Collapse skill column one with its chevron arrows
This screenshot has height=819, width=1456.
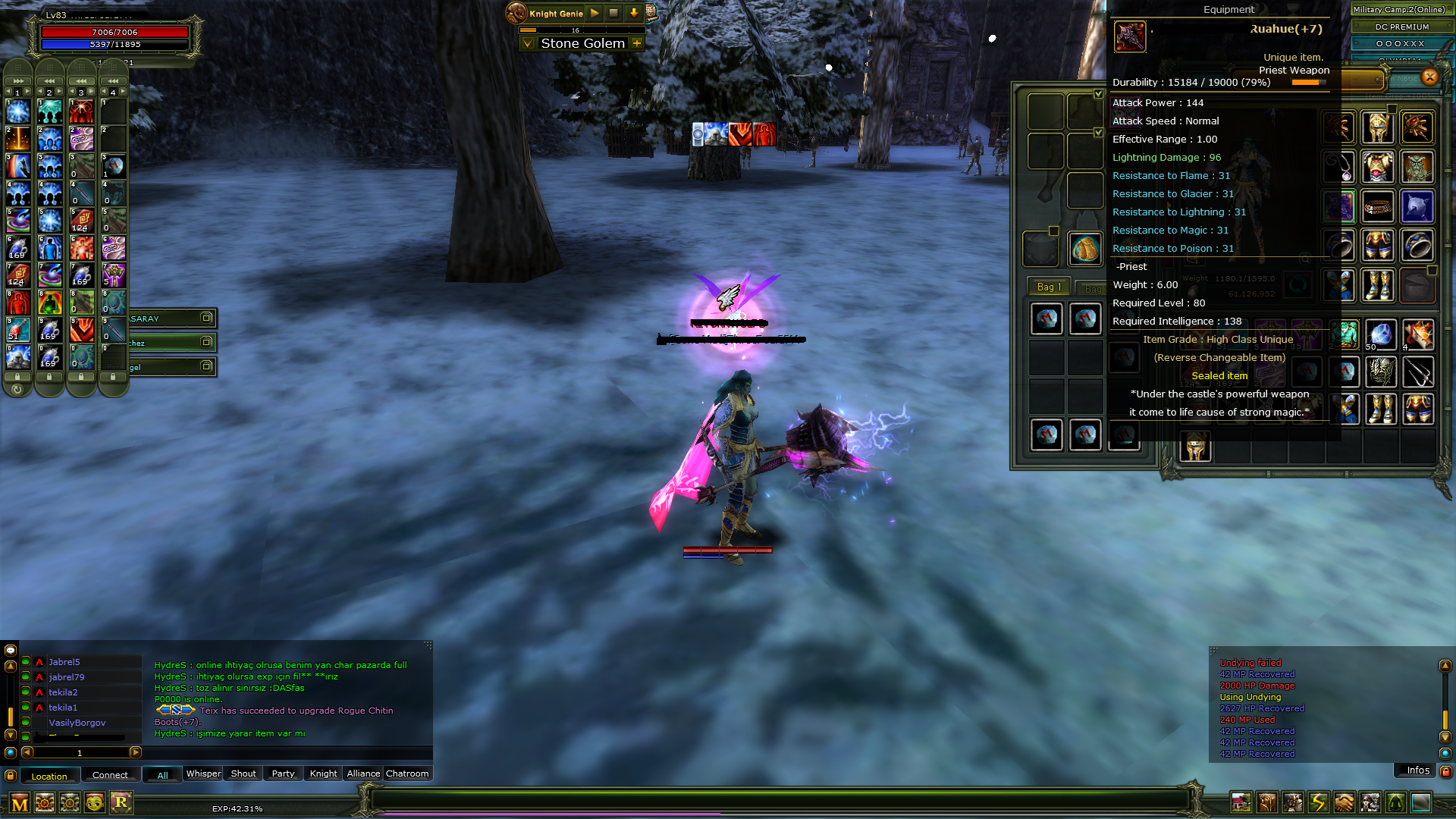[x=17, y=80]
